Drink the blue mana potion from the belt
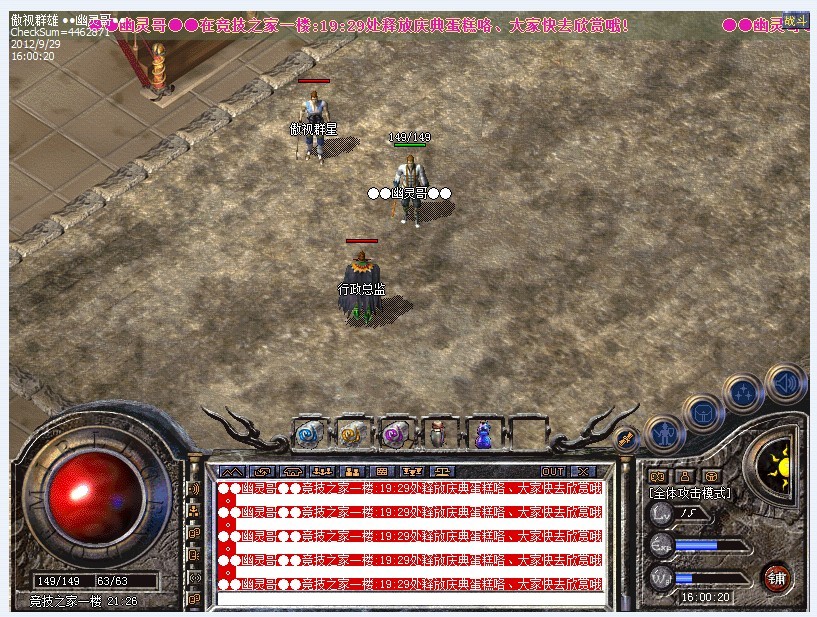This screenshot has height=617, width=817. coord(482,434)
